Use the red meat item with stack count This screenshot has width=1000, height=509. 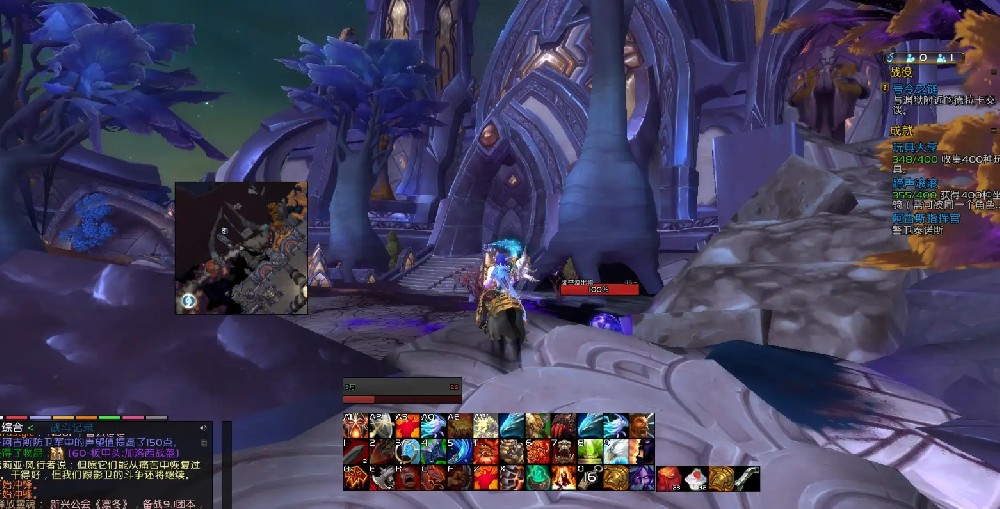pyautogui.click(x=669, y=478)
